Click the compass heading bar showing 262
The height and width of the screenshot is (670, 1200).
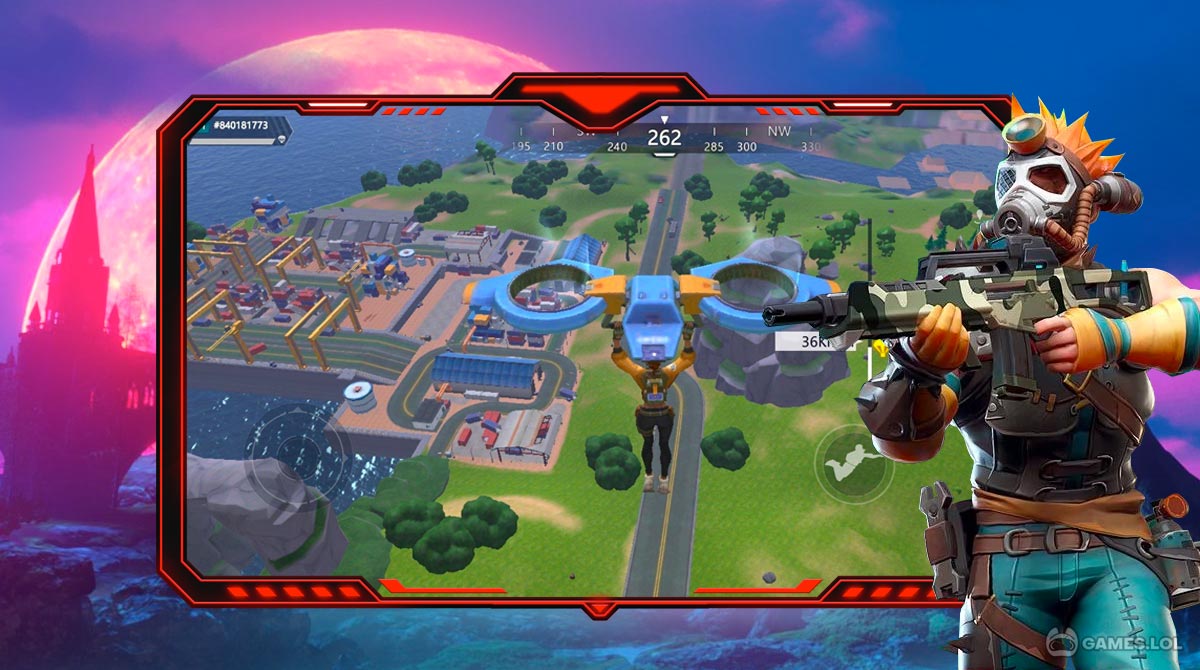[x=664, y=139]
